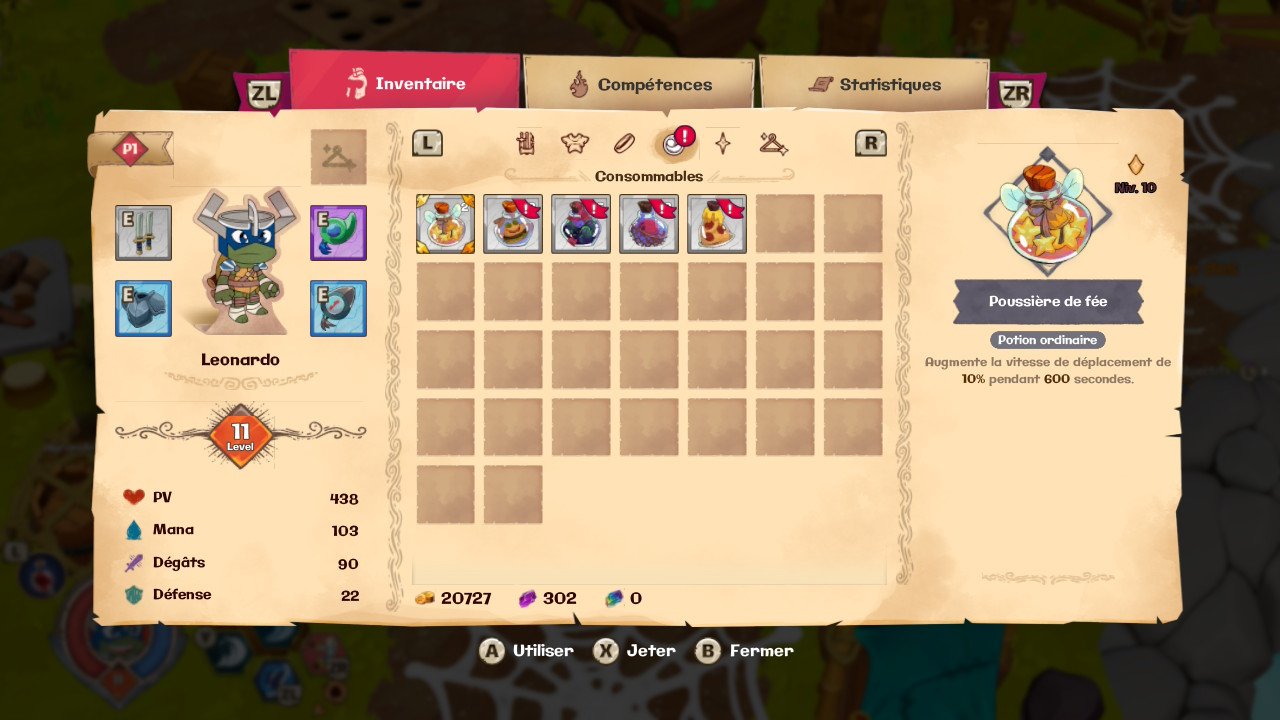Open the ring accessories category
This screenshot has height=720, width=1280.
(623, 144)
